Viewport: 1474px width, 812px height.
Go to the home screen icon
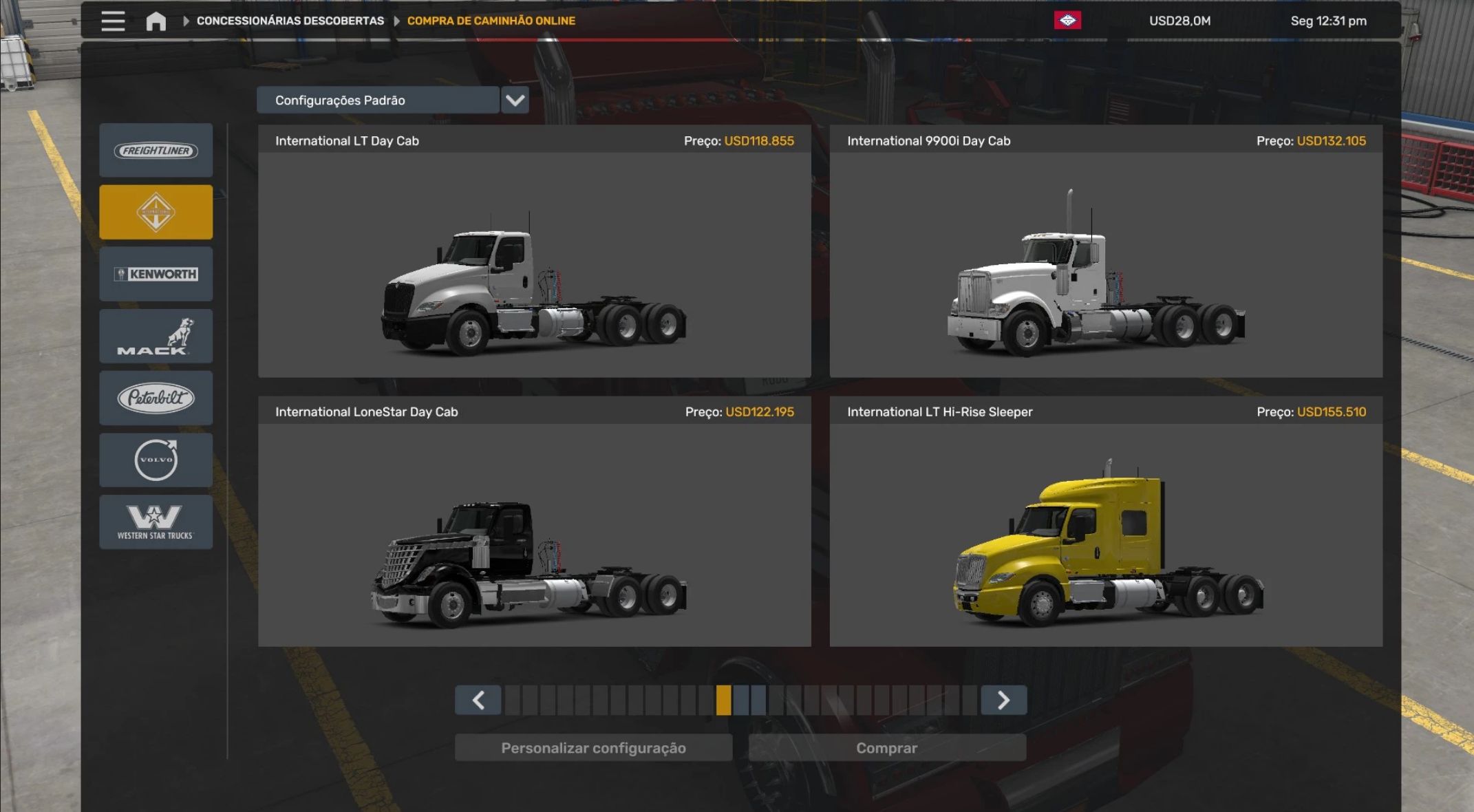click(156, 21)
